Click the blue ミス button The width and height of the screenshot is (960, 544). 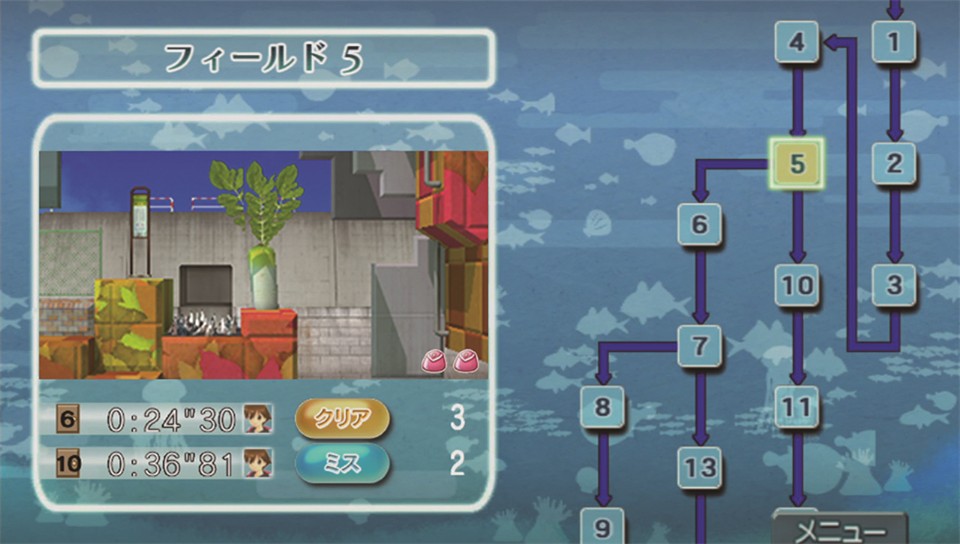(343, 462)
